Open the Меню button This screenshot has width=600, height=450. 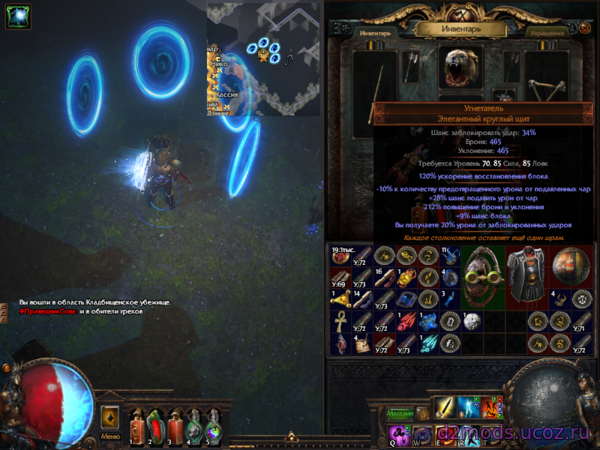coord(112,437)
